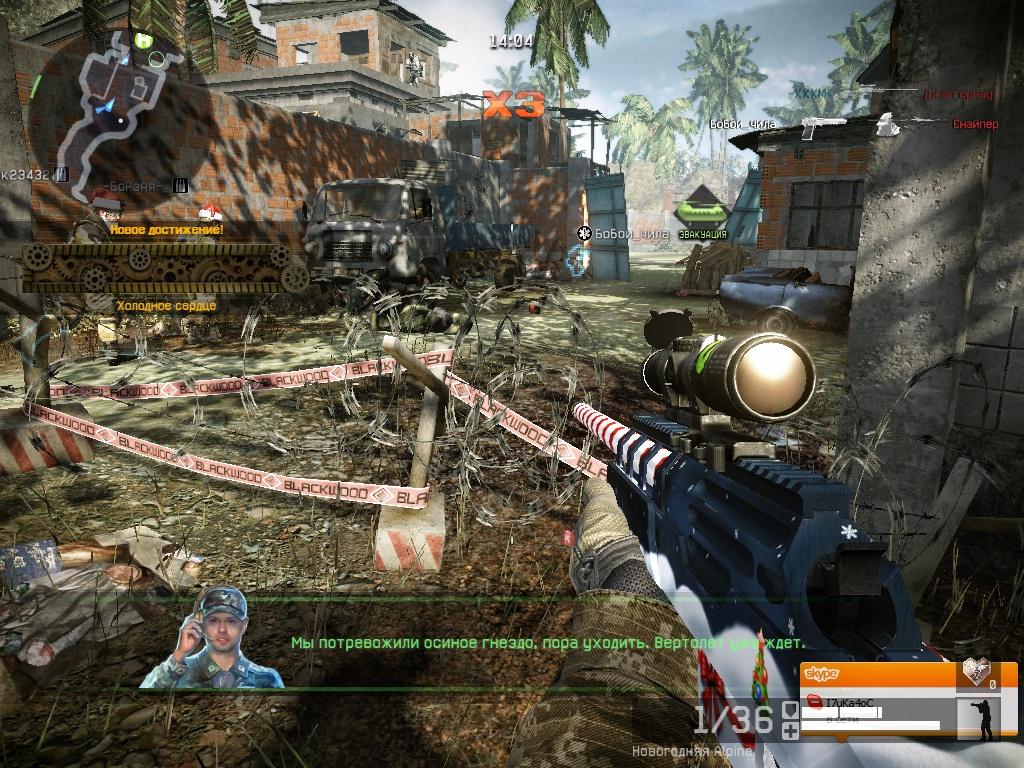1024x768 pixels.
Task: Click the armor shield icon beside the ammo counter
Action: coord(790,710)
